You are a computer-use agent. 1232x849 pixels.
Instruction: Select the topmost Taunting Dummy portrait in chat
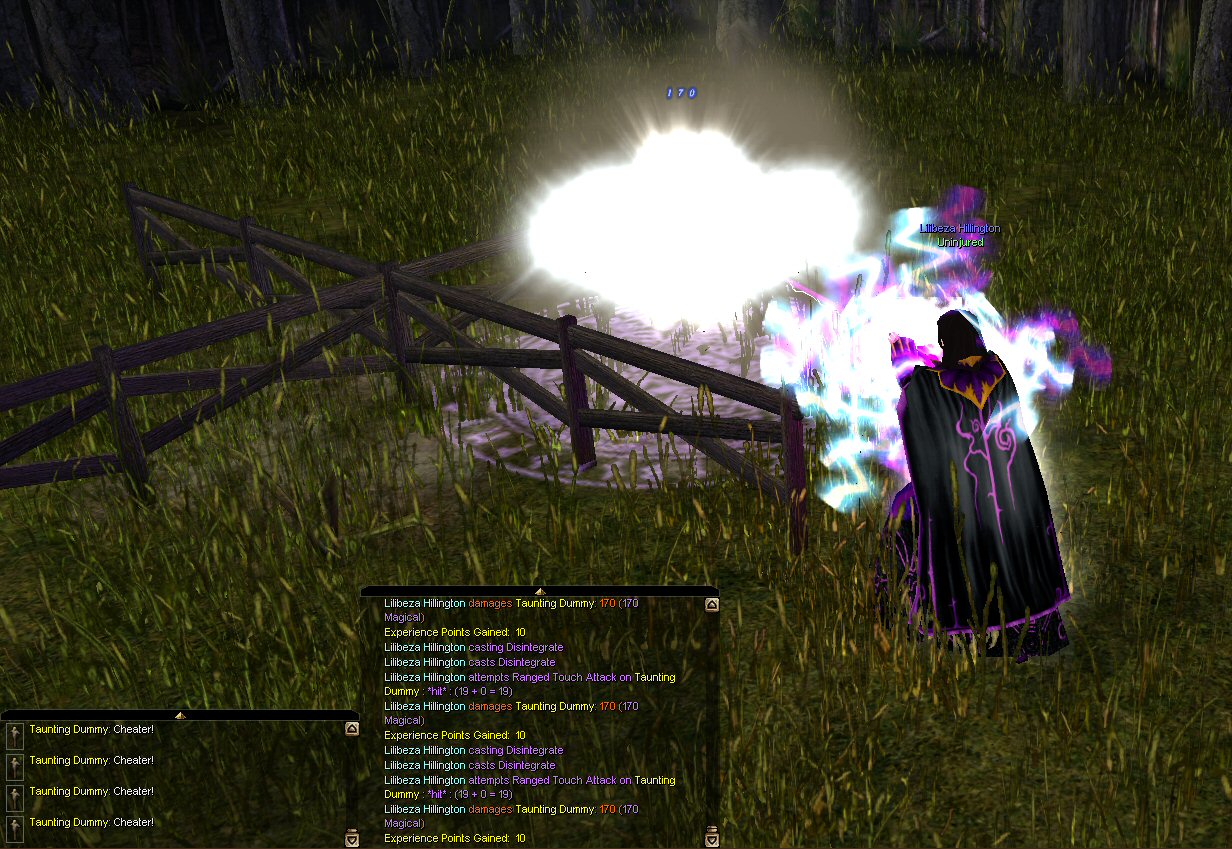click(x=15, y=735)
